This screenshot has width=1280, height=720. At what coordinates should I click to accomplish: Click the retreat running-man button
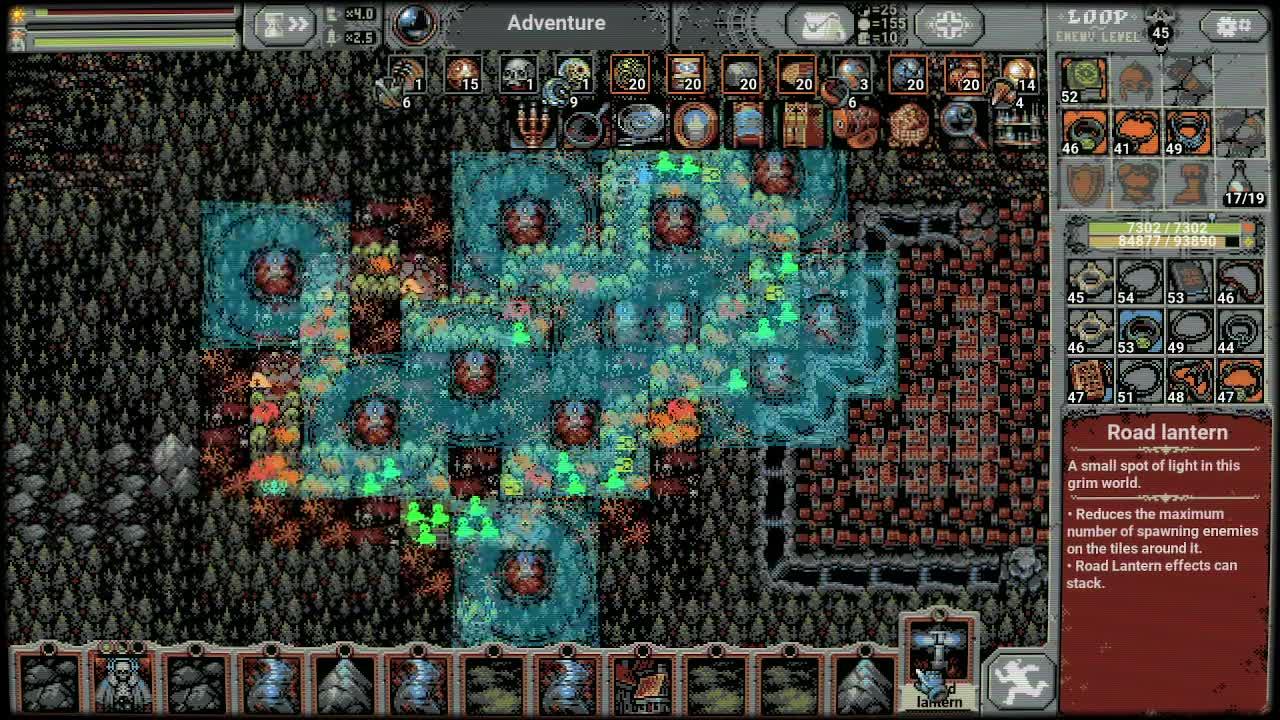[1019, 679]
